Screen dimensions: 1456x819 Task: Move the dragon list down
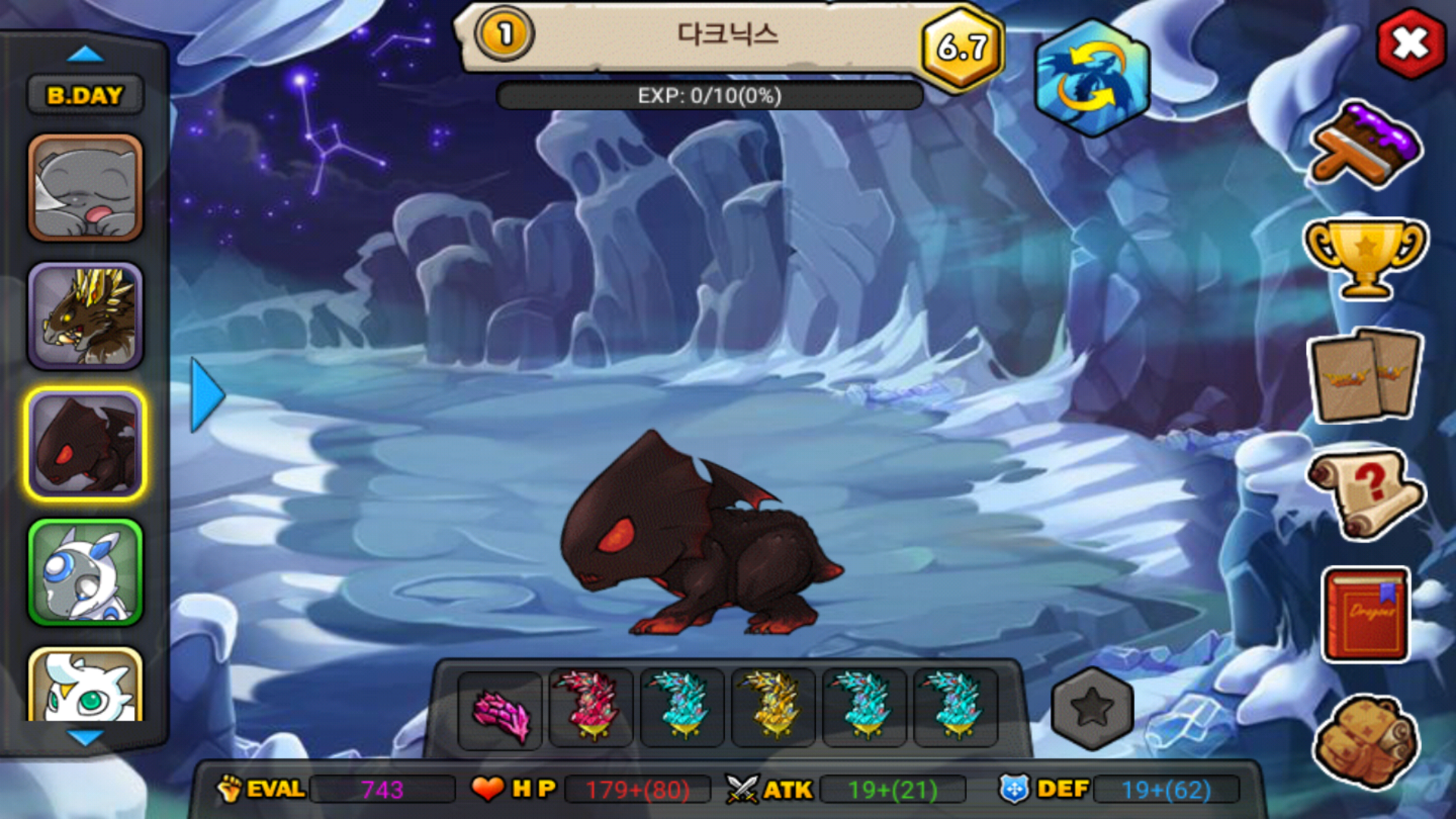point(85,737)
